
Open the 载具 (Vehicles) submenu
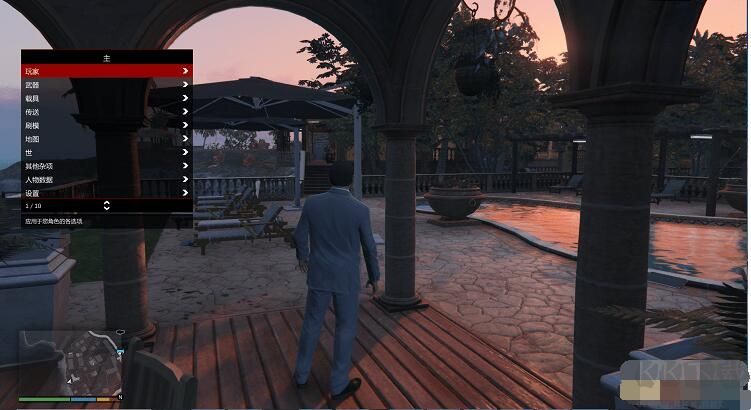point(106,98)
